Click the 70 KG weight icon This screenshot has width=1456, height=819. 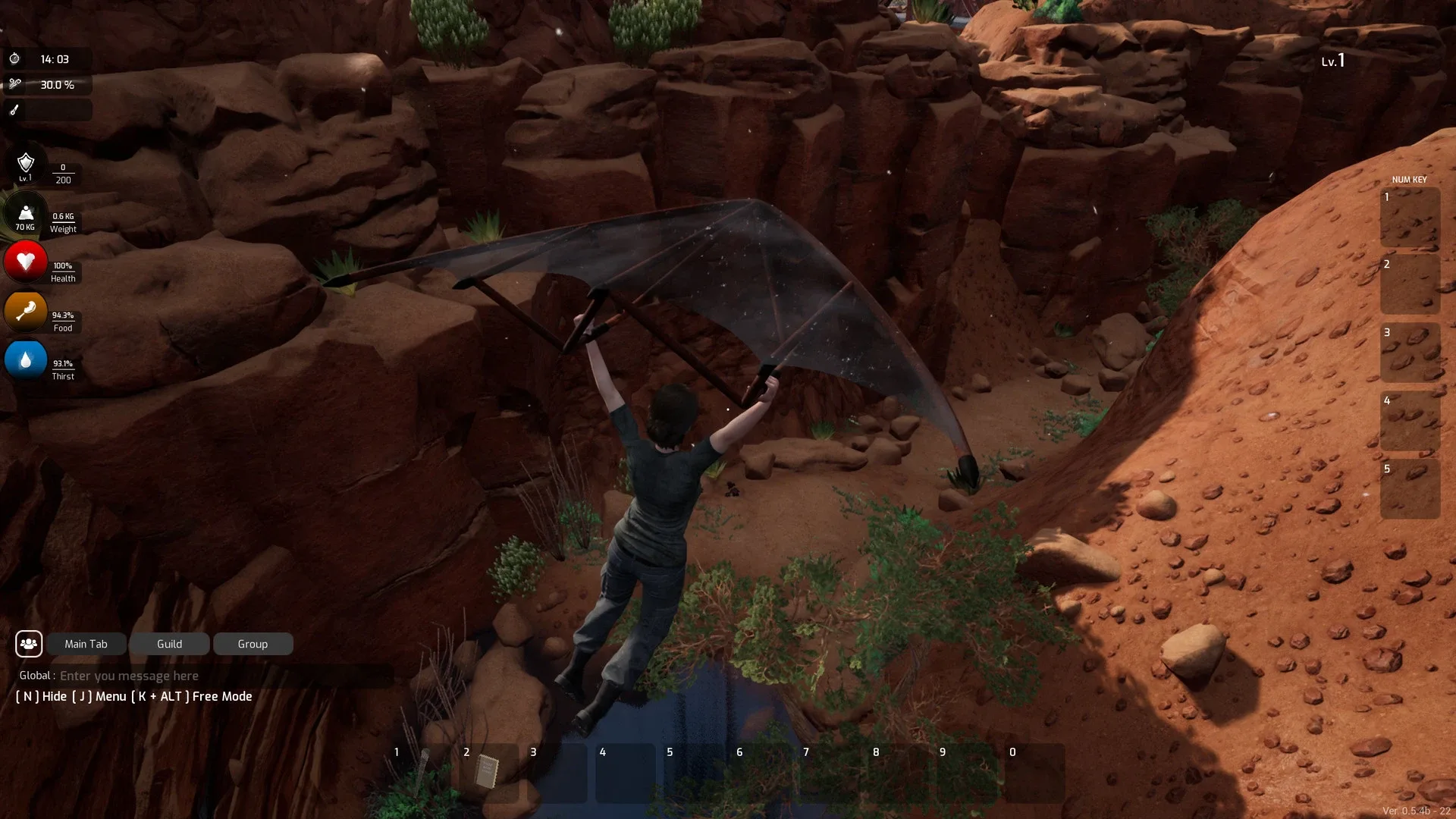point(26,215)
